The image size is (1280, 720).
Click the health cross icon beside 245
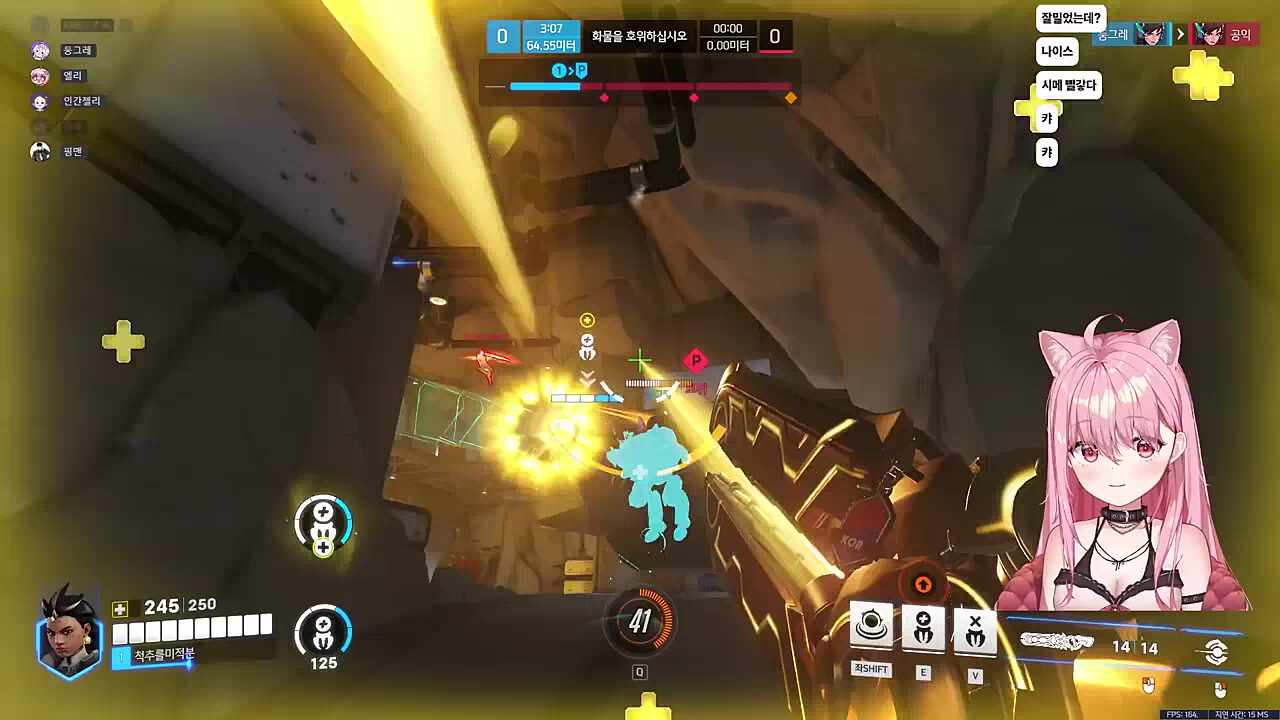pos(121,605)
